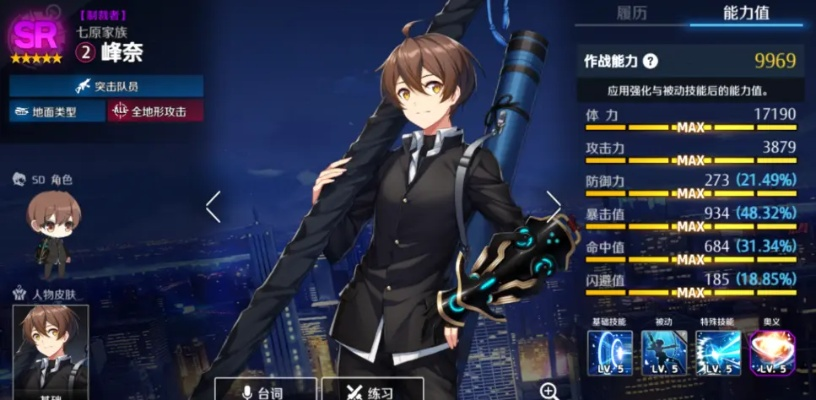Show the previous character with left arrow

(213, 206)
